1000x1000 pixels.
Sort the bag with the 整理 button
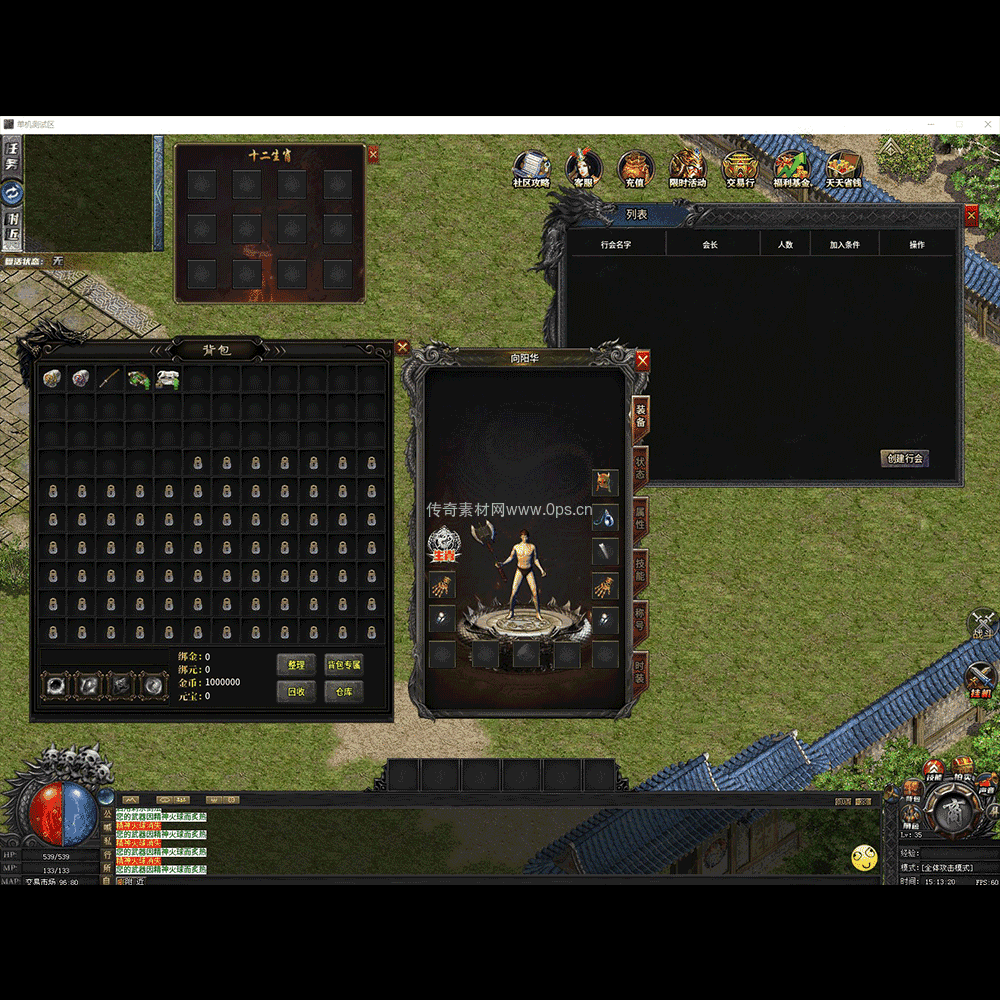click(296, 665)
